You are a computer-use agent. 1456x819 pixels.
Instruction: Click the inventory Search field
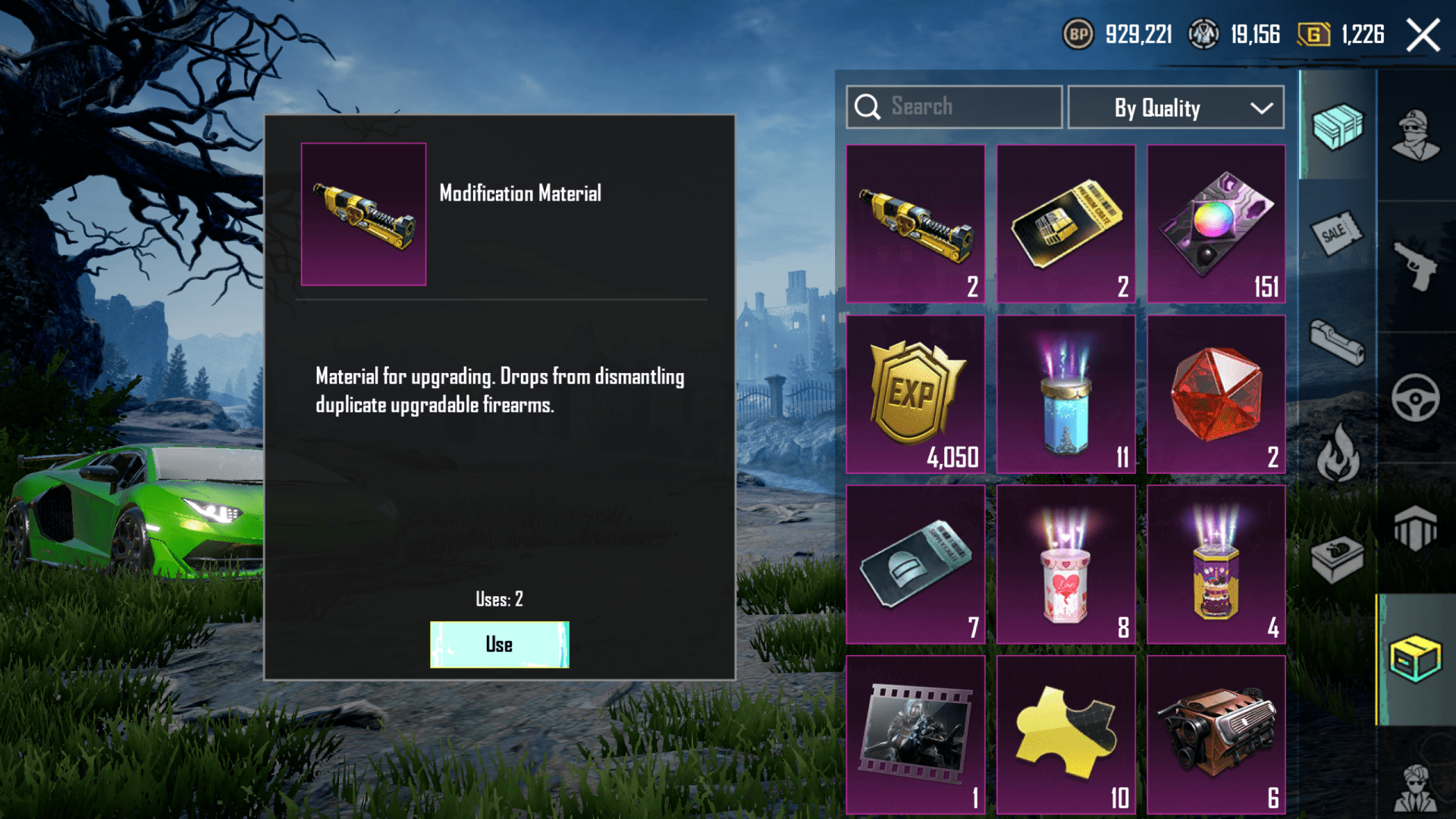pyautogui.click(x=954, y=107)
